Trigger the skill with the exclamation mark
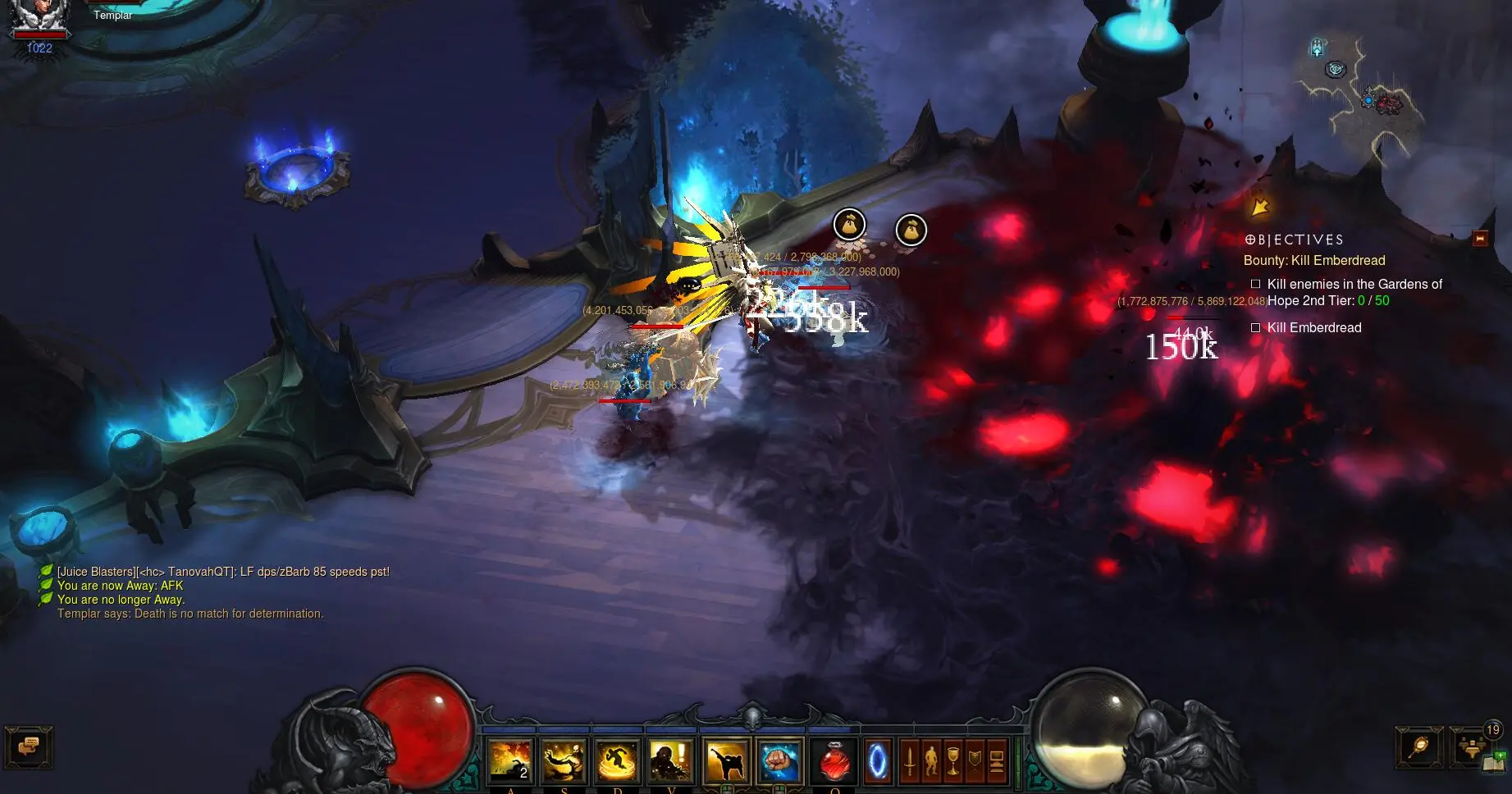This screenshot has height=794, width=1512. pyautogui.click(x=671, y=760)
